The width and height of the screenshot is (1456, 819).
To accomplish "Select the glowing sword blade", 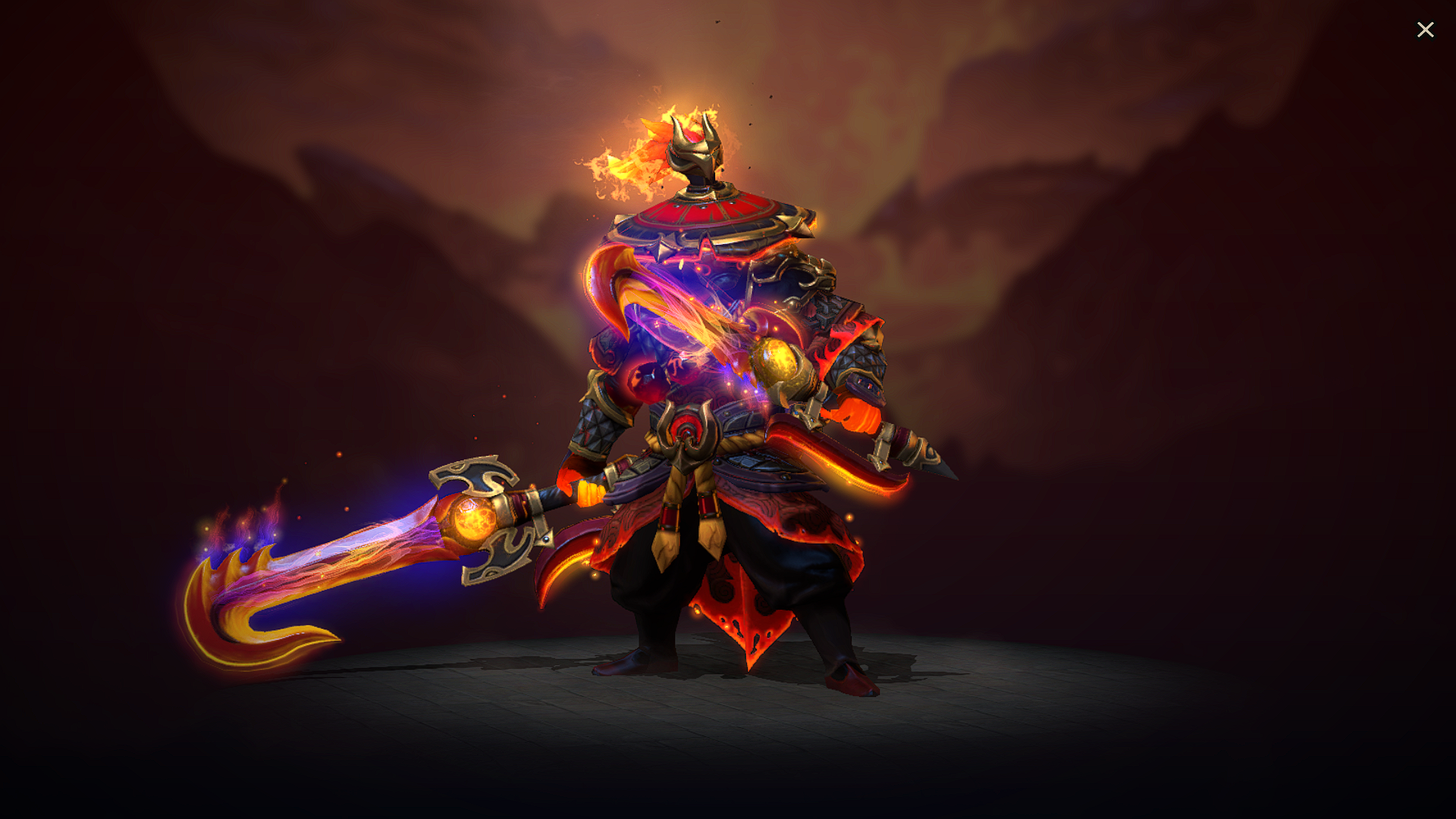I will point(364,554).
